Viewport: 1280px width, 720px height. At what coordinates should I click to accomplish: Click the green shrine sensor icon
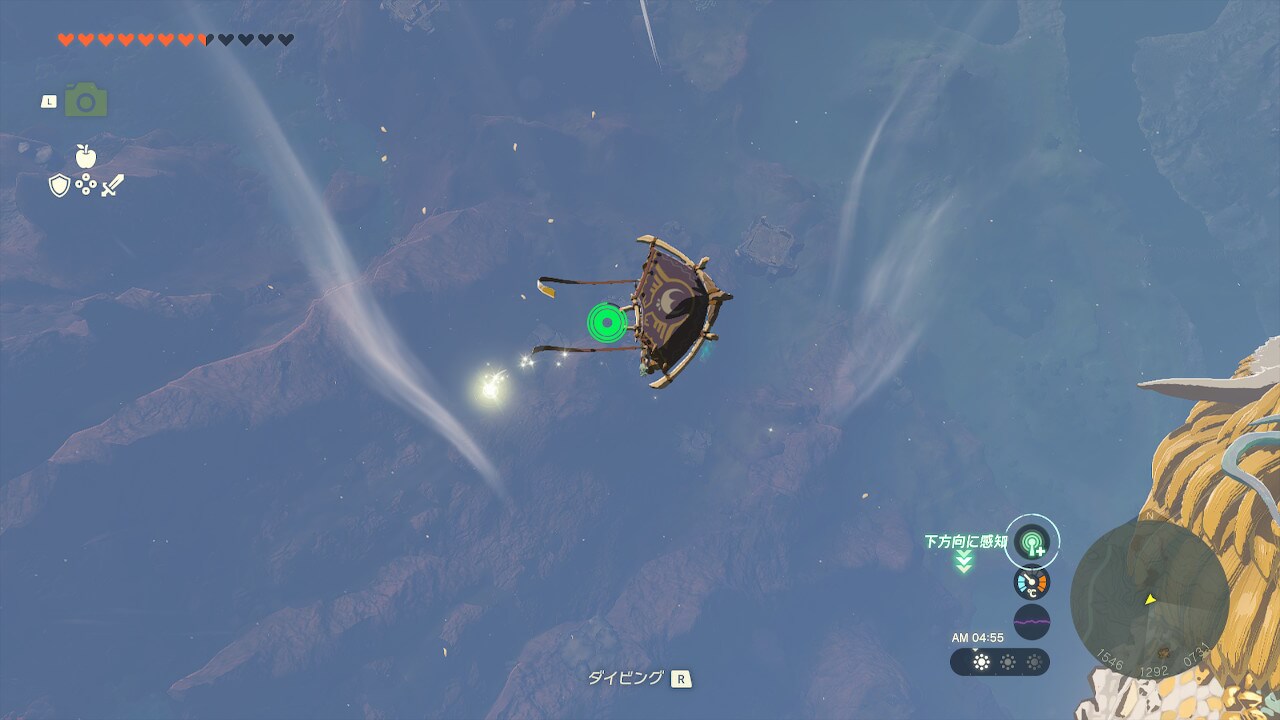(x=1031, y=543)
